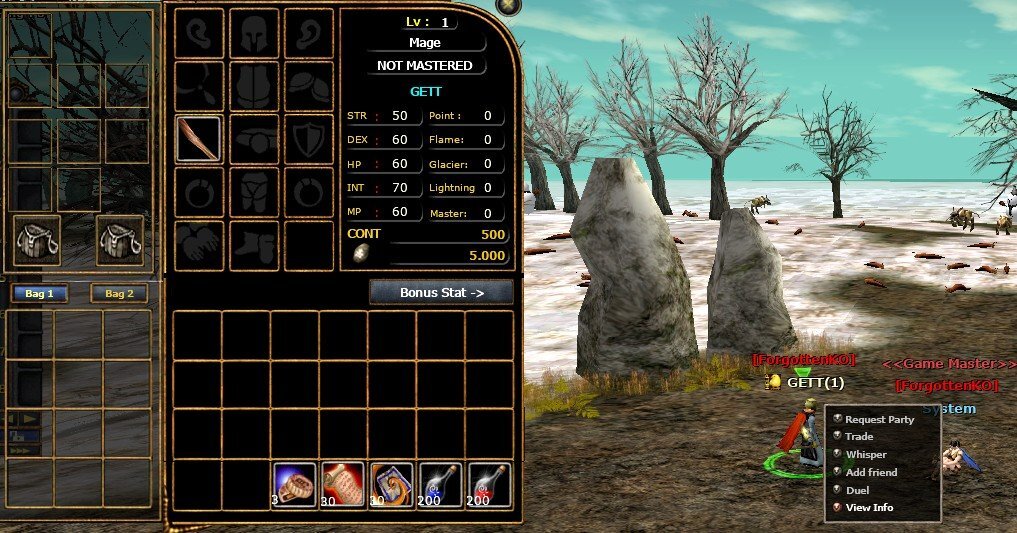Click the red scroll in the inventory

344,484
